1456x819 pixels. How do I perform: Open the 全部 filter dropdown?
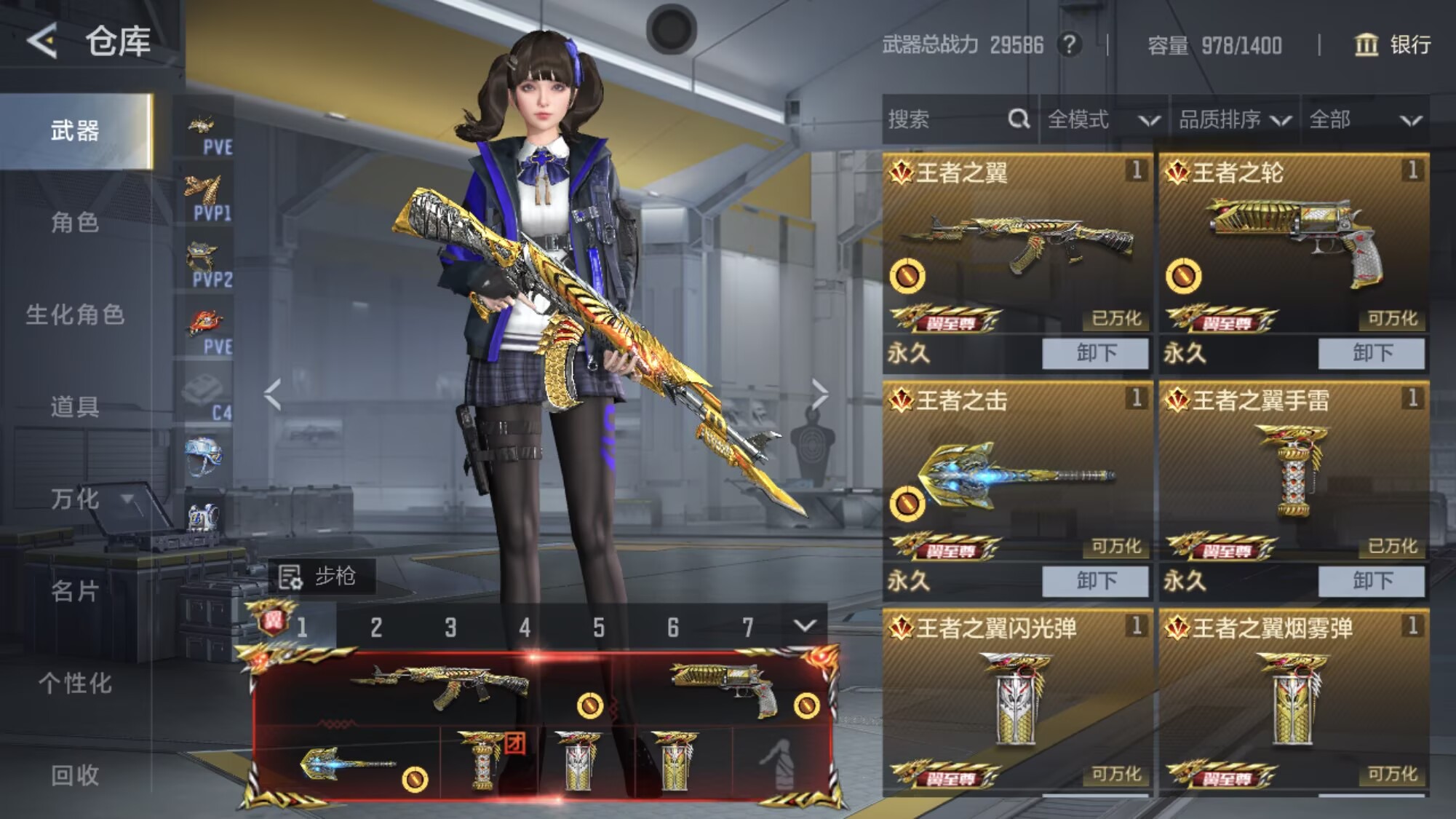click(1365, 119)
